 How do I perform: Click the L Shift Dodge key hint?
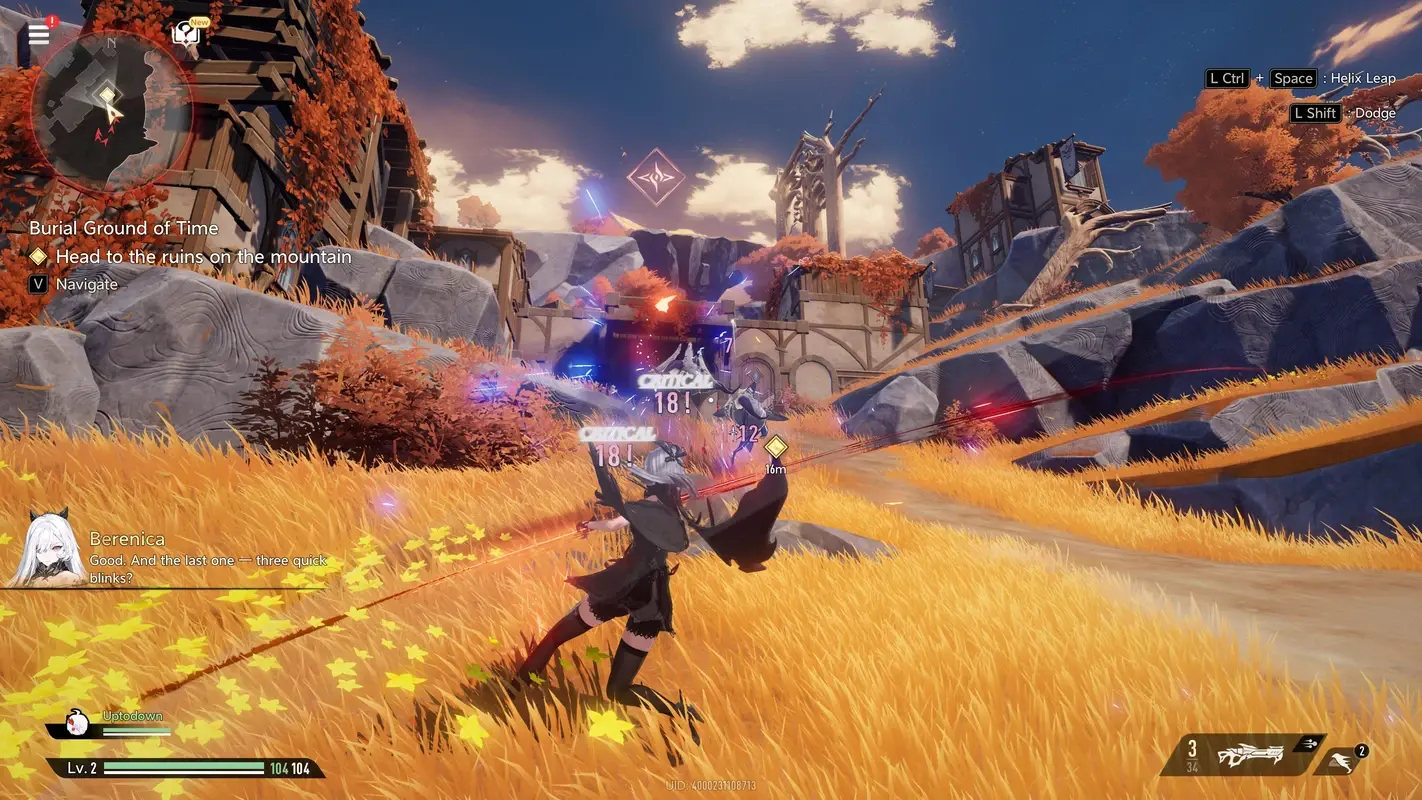point(1314,112)
